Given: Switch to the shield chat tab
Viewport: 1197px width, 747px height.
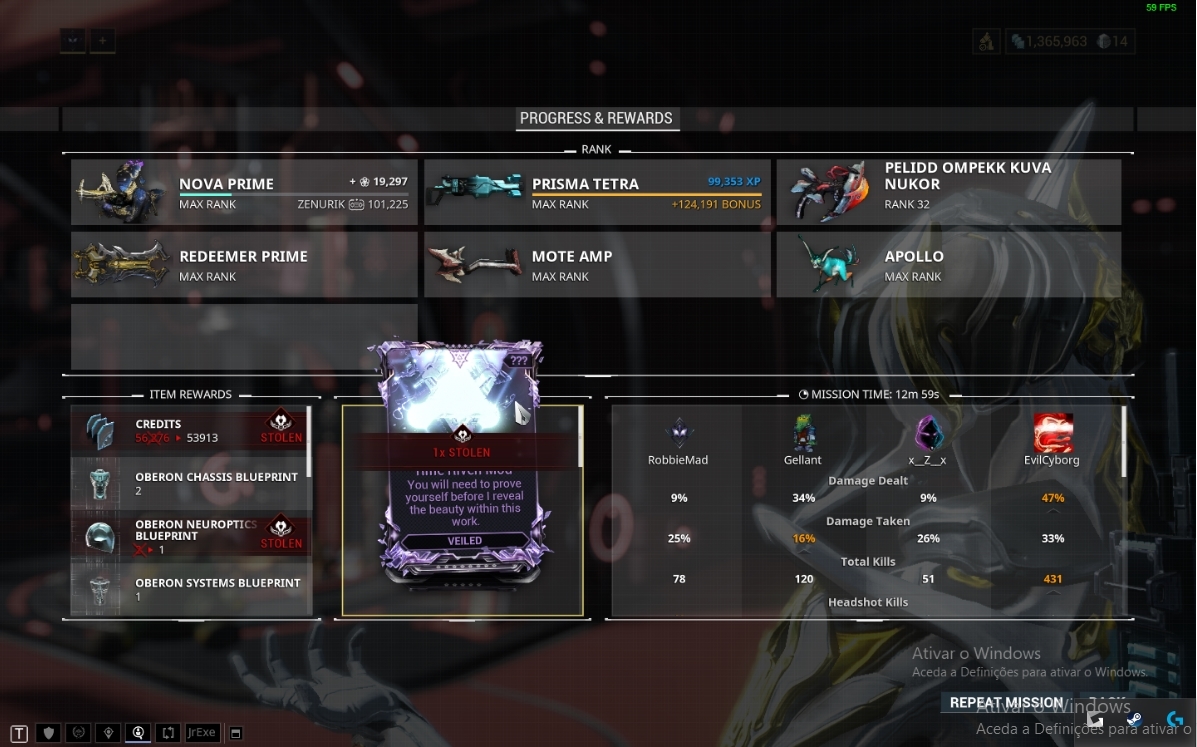Looking at the screenshot, I should 48,733.
